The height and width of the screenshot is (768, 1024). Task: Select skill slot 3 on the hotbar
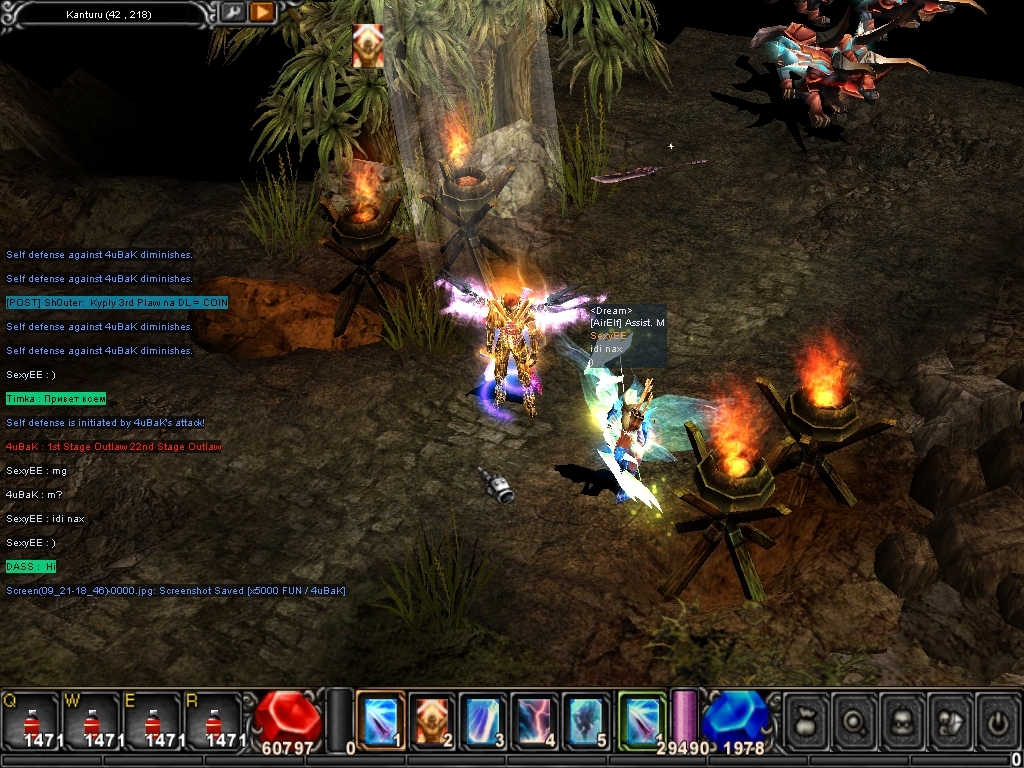coord(484,720)
